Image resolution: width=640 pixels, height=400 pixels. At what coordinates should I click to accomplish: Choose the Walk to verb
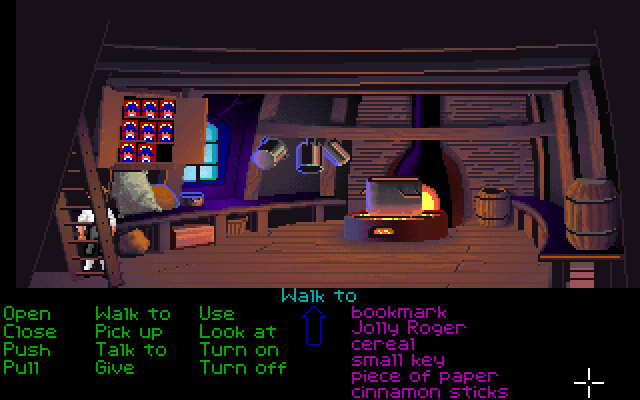133,314
